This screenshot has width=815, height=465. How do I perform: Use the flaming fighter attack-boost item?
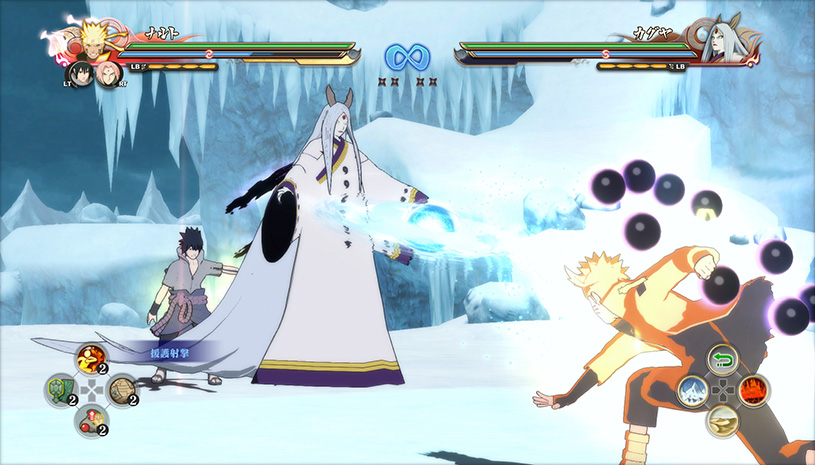tap(91, 358)
